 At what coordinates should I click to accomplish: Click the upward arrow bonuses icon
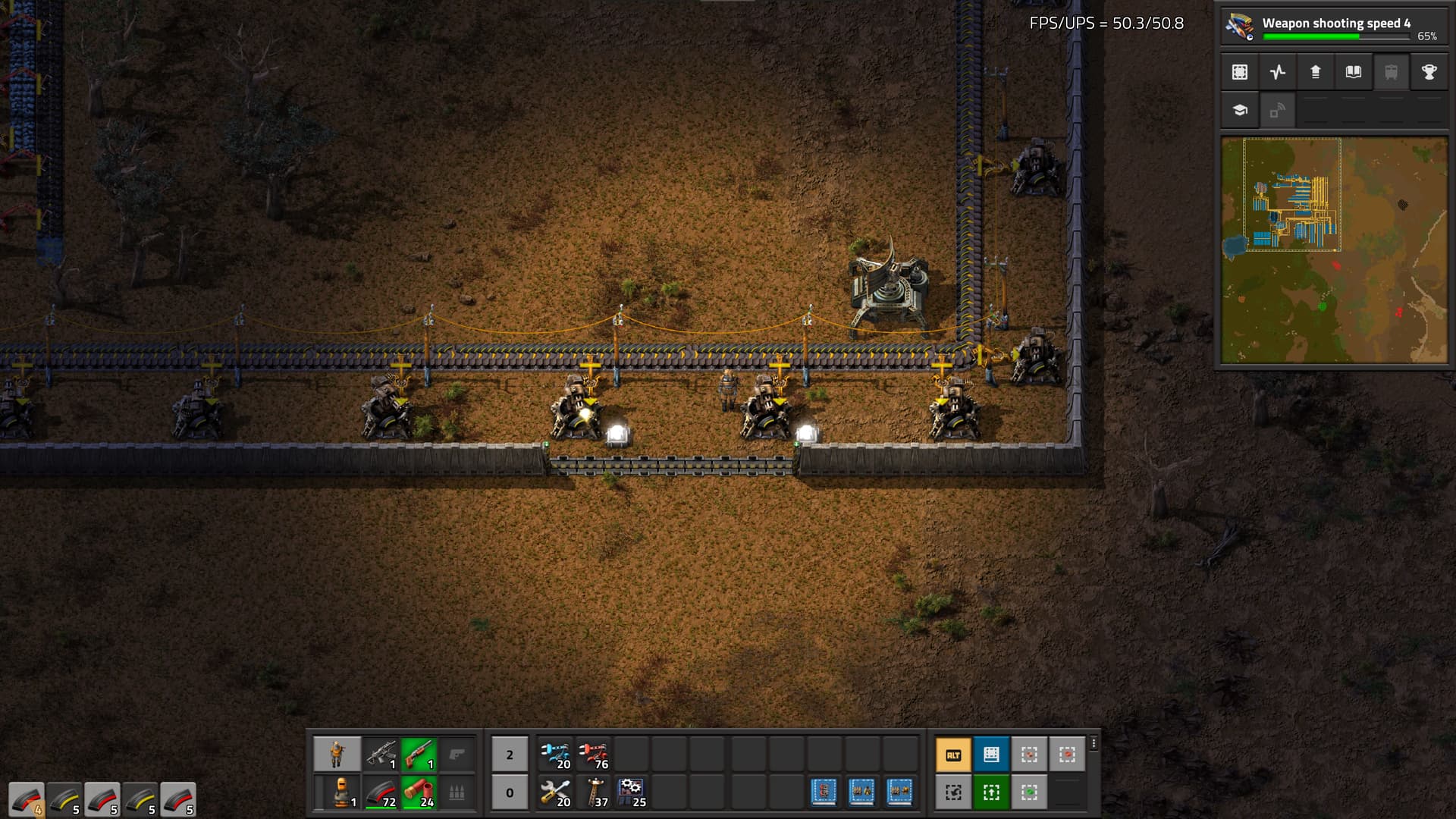1316,72
